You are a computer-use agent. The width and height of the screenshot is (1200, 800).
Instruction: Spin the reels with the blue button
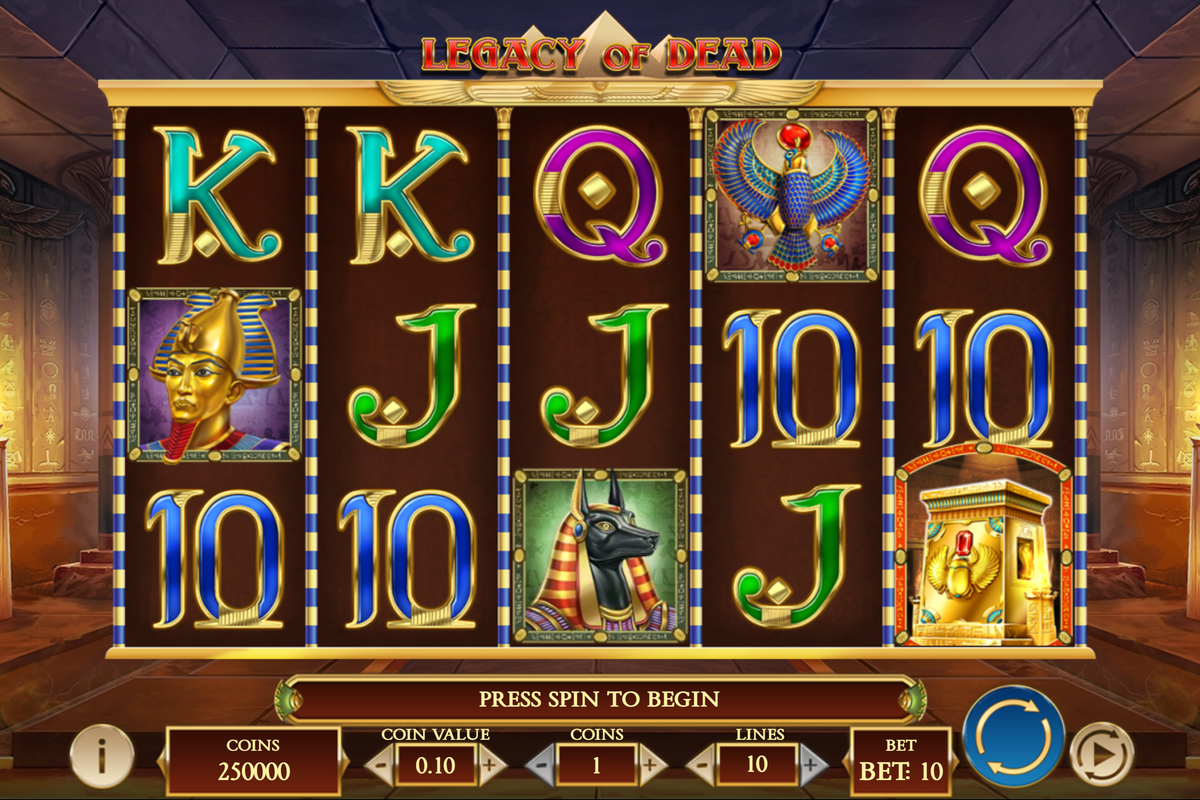(1013, 736)
